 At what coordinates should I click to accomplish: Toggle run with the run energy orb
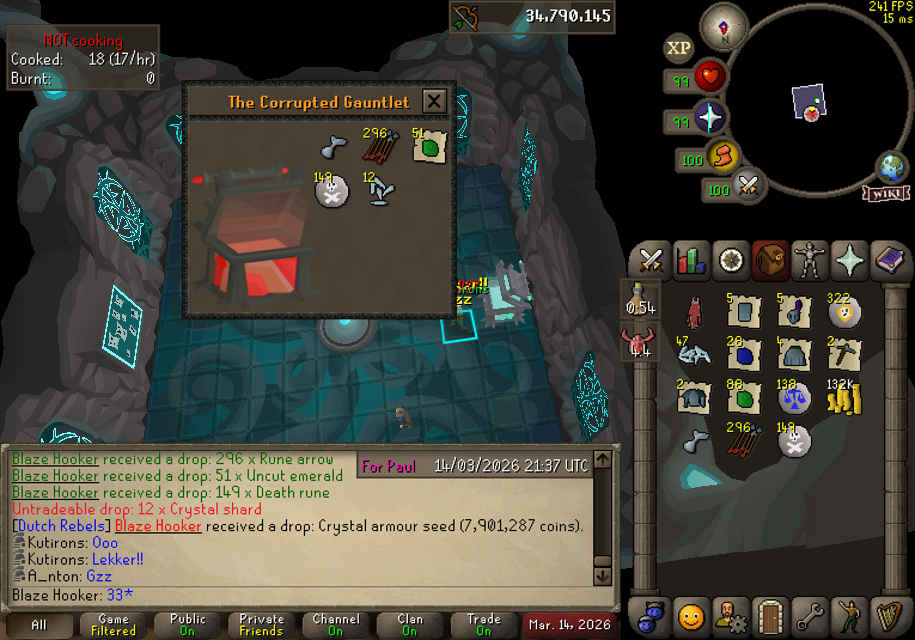719,155
